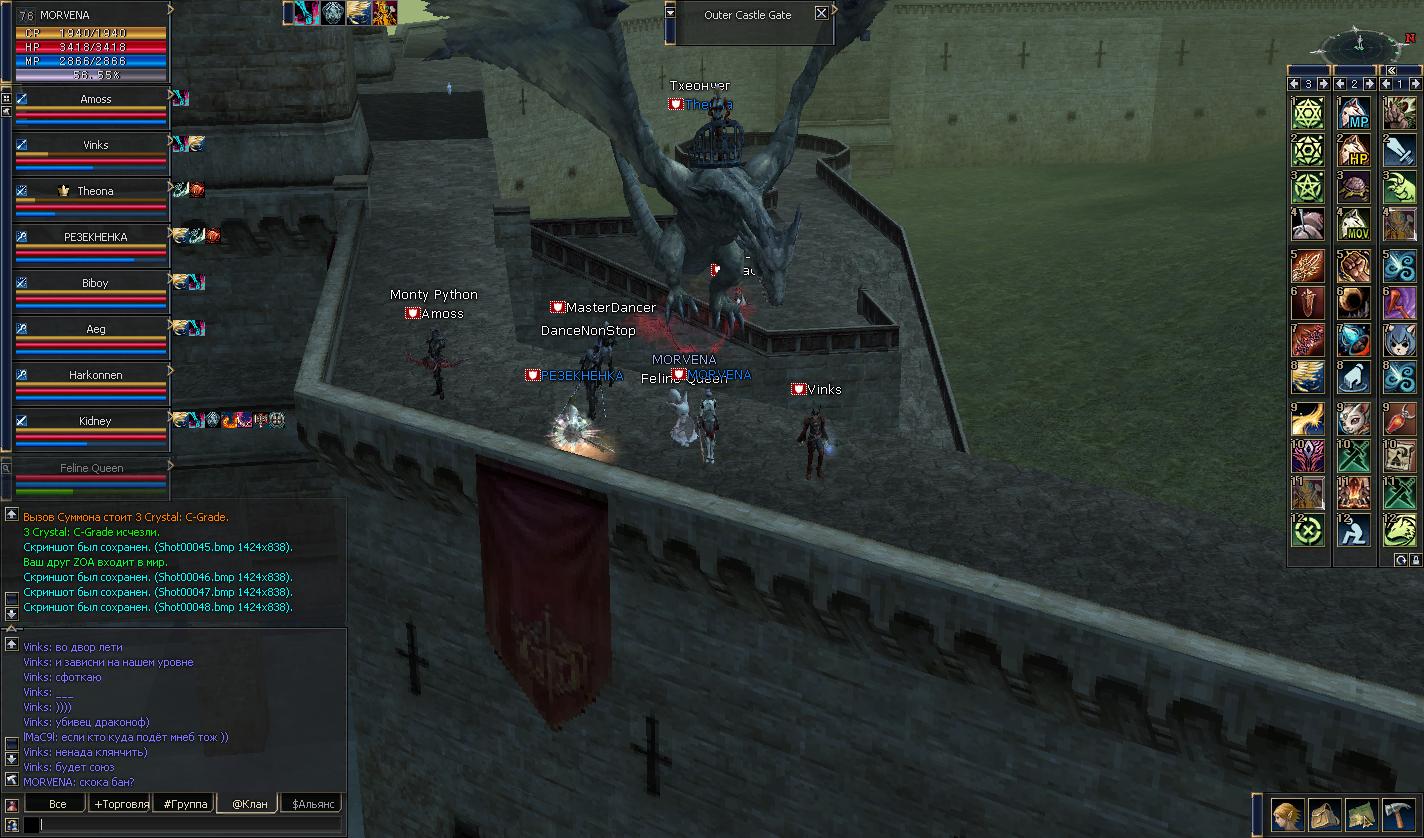Switch to the Все chat tab
This screenshot has height=838, width=1424.
57,804
